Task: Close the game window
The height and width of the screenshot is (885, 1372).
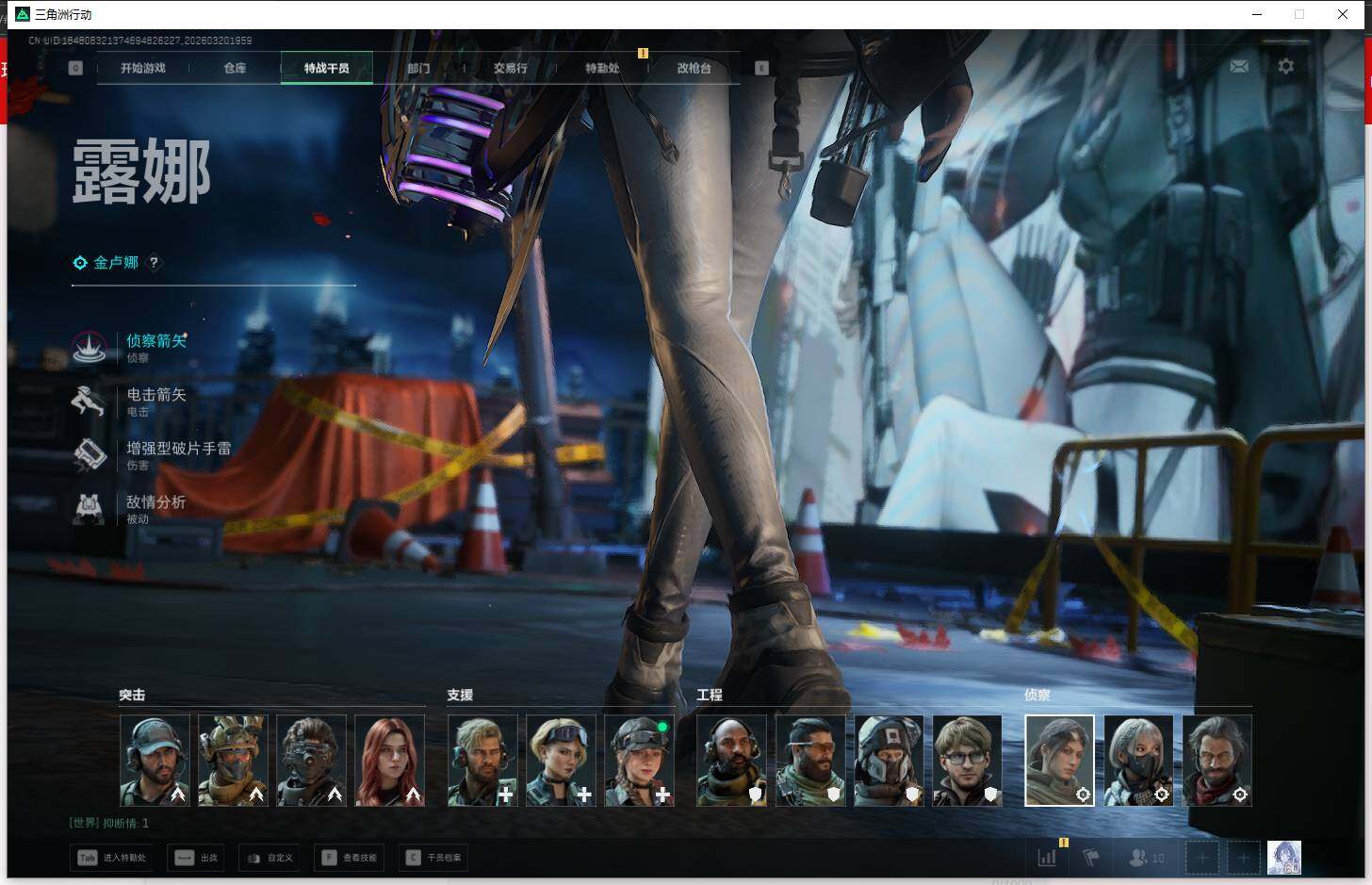Action: 1343,14
